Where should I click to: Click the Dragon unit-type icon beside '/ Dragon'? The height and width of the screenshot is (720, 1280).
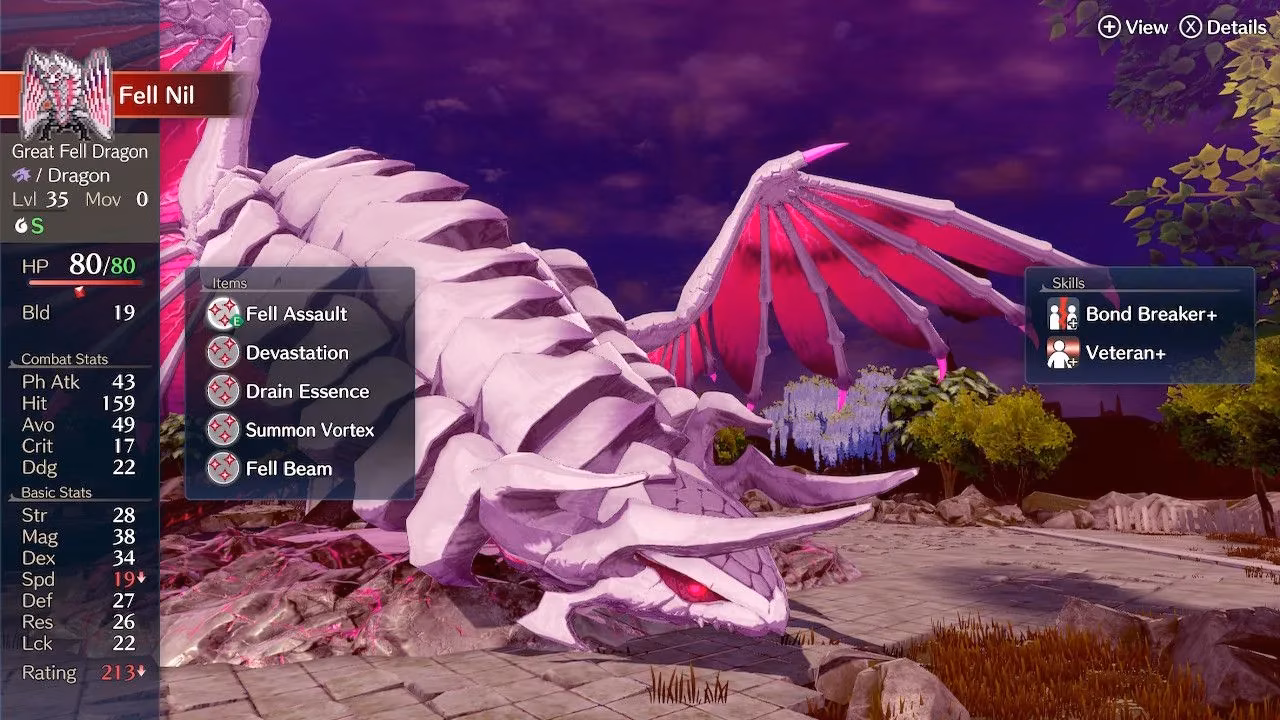point(22,175)
